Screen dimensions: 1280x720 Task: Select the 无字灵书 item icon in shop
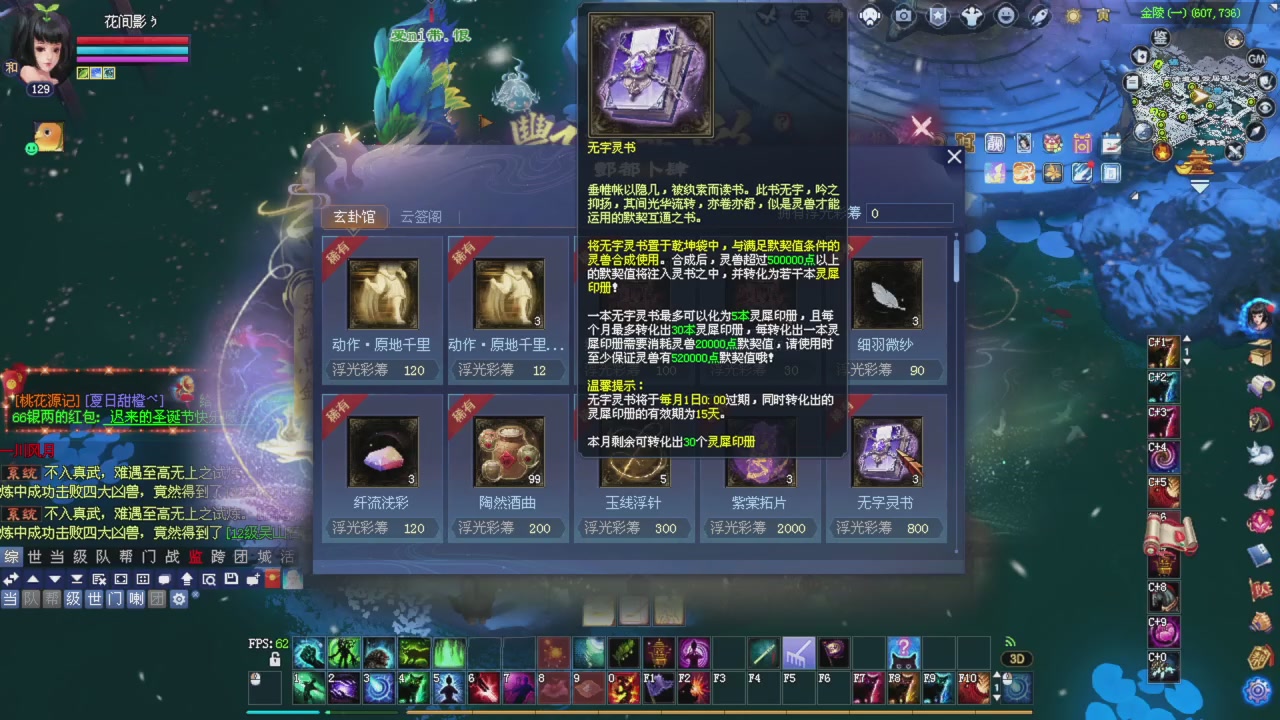point(886,450)
